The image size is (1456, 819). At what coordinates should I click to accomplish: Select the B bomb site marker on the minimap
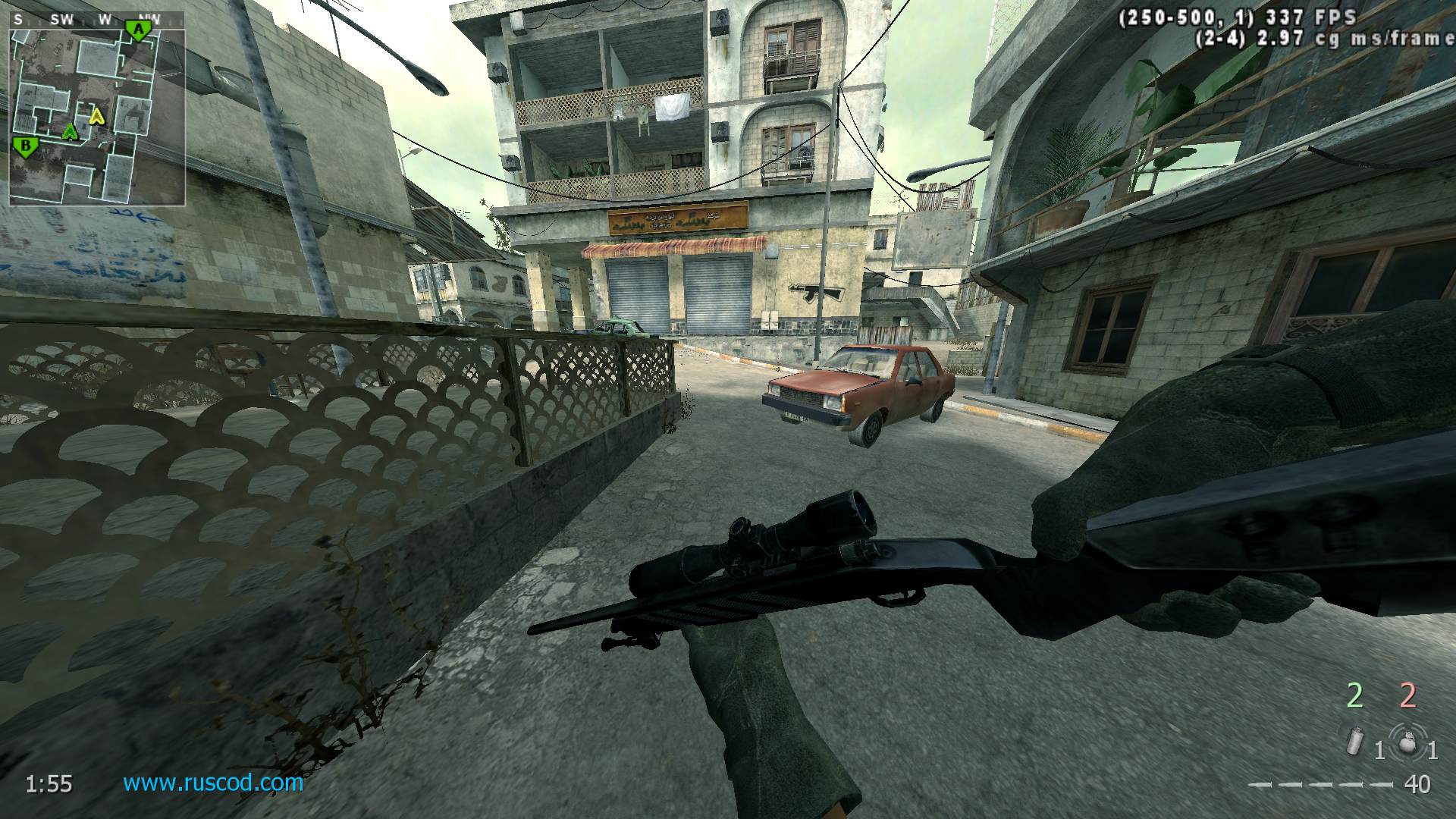point(26,146)
